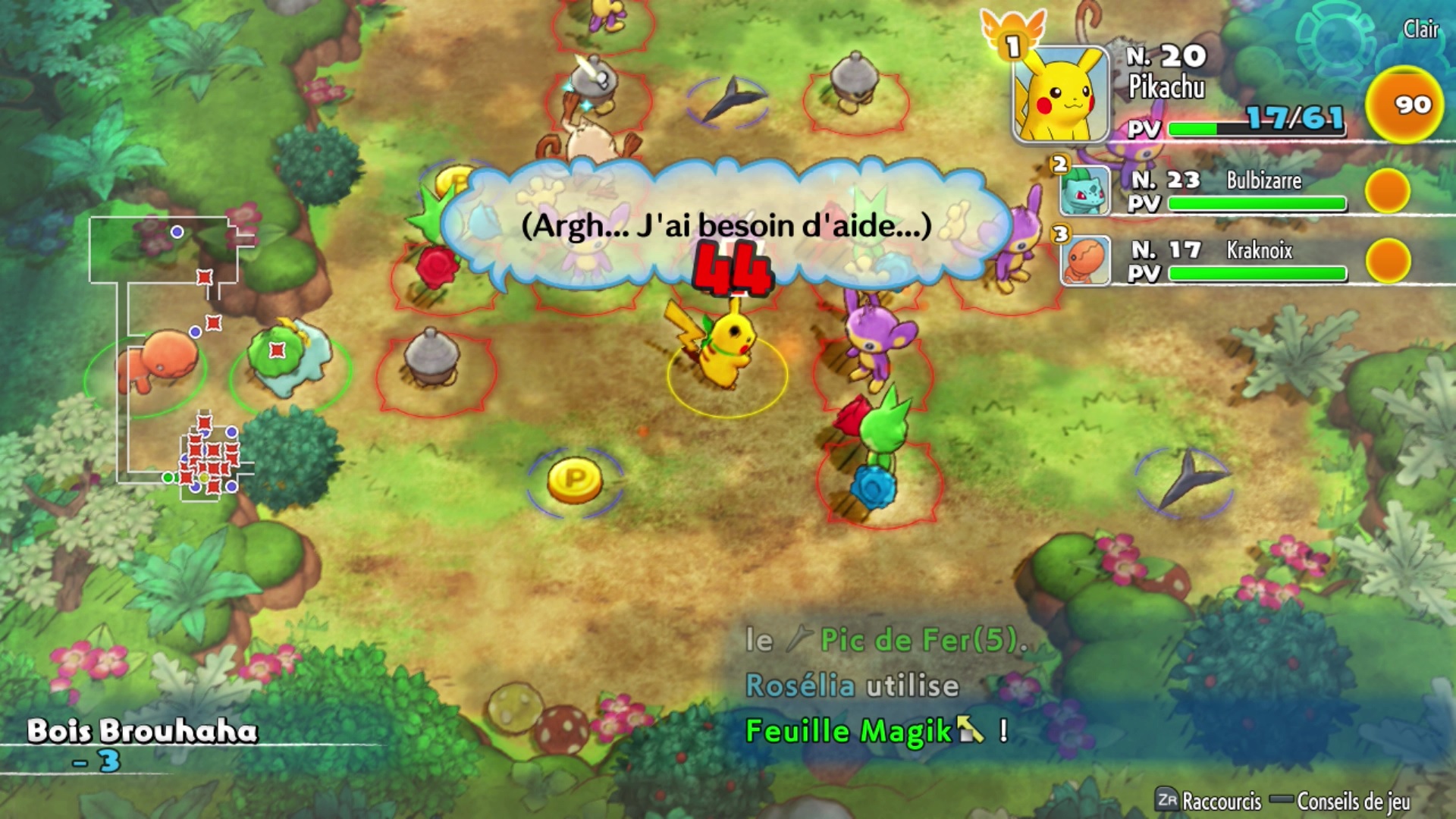Open Conseils de jeu game tips
The width and height of the screenshot is (1456, 819).
(1342, 801)
